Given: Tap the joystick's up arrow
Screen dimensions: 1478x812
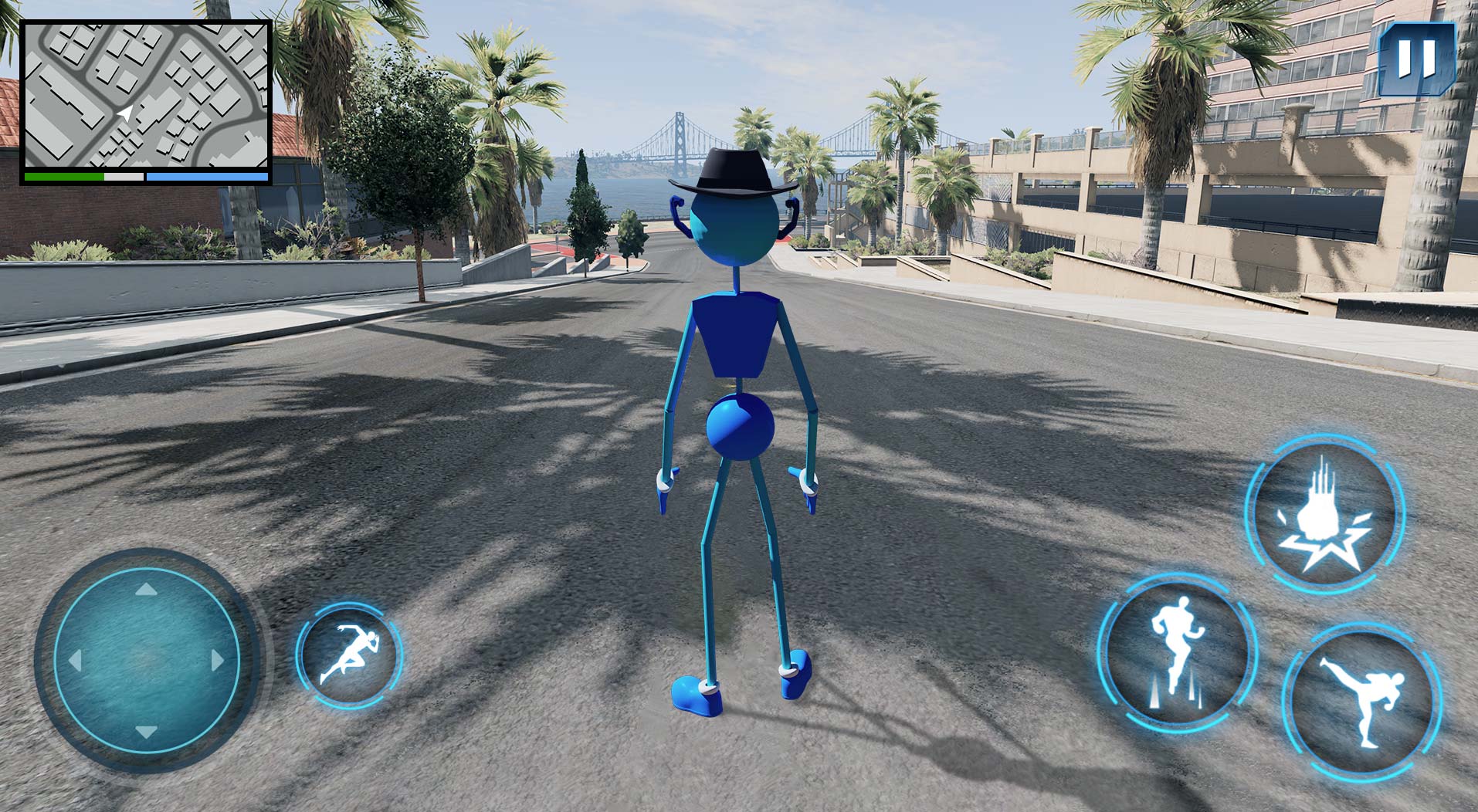Looking at the screenshot, I should point(146,590).
